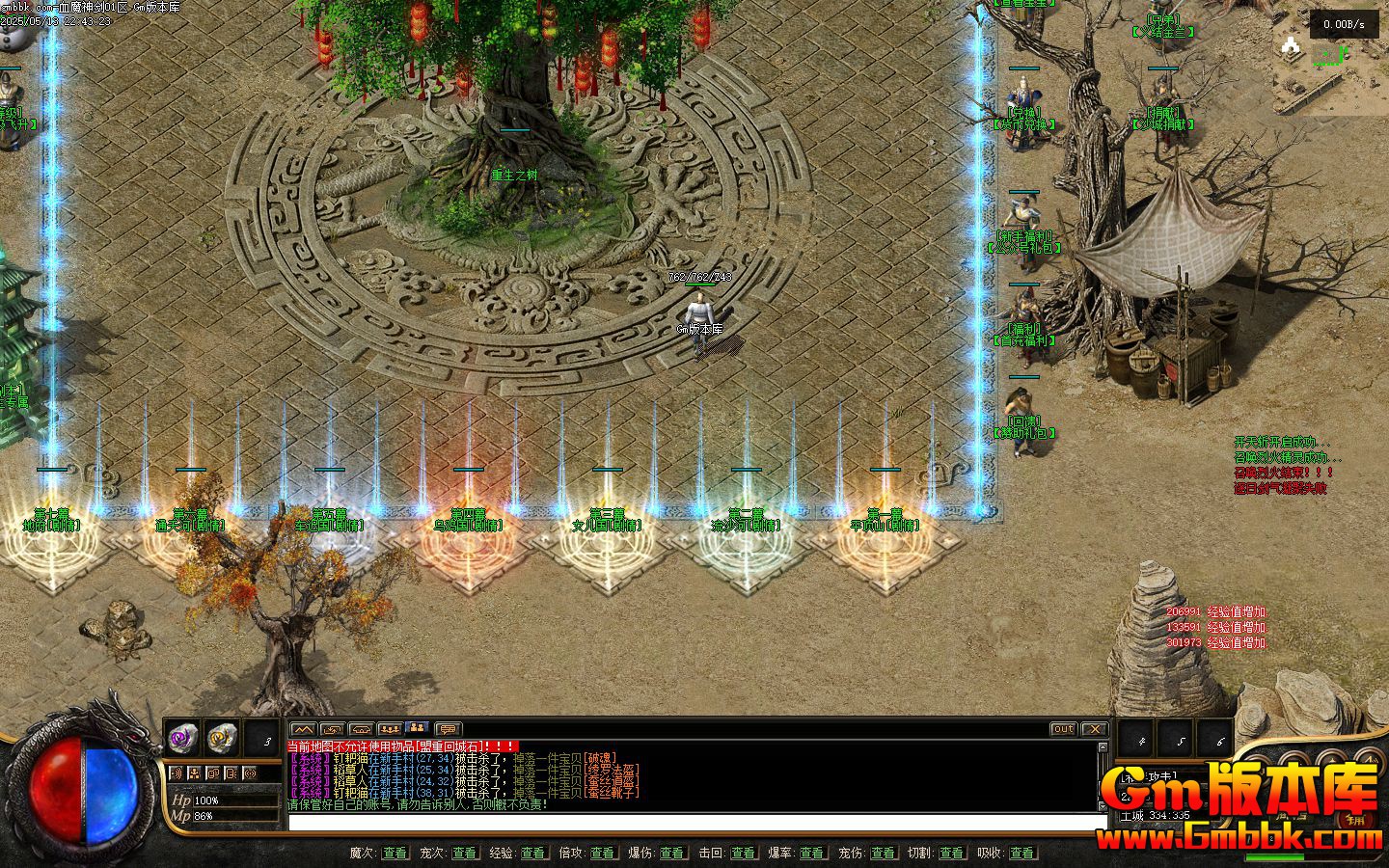Select the speech-bubble chat tab
Screen dimensions: 1389x868
pos(447,729)
